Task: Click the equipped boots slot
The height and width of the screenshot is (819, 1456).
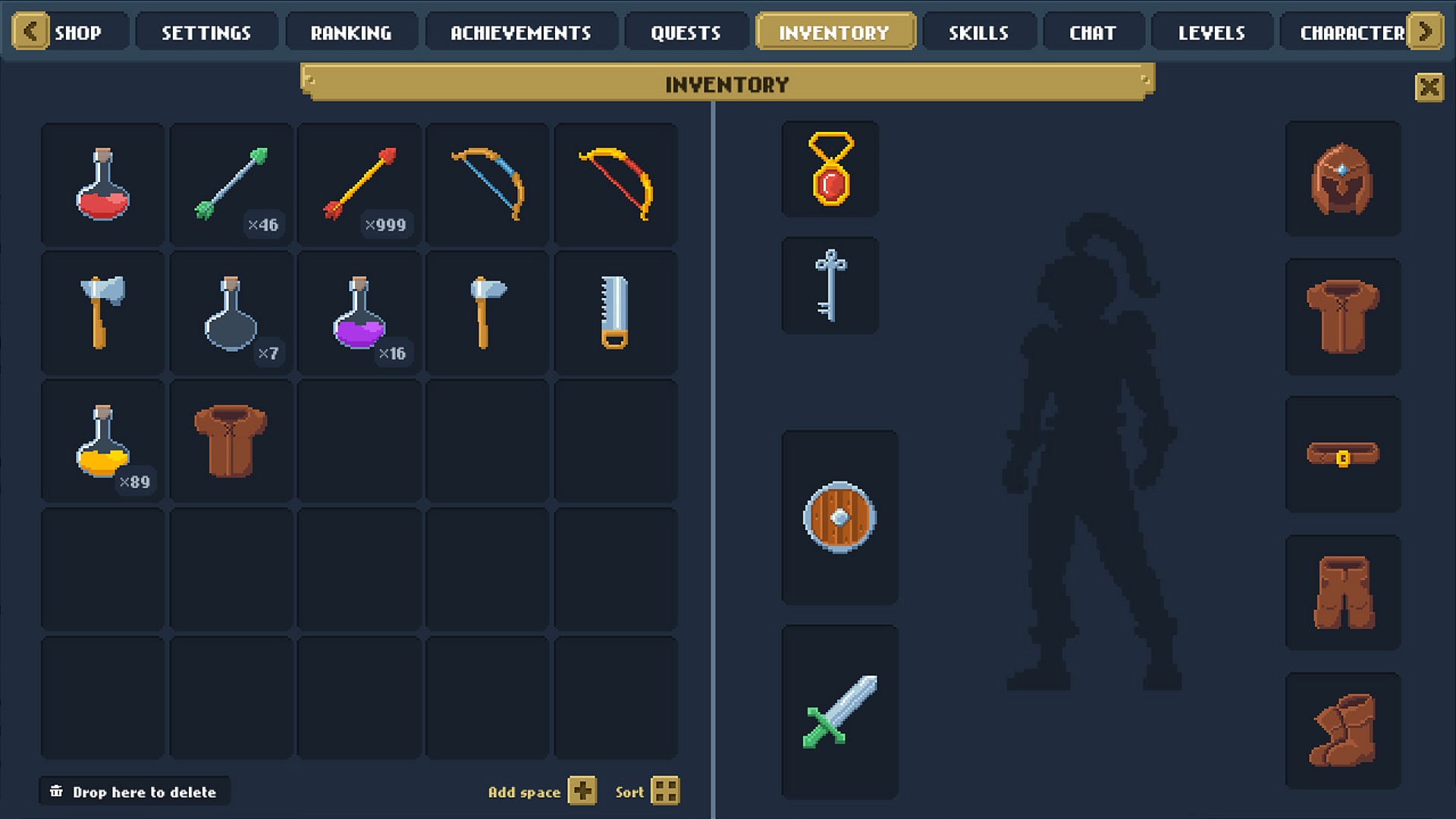Action: coord(1343,729)
